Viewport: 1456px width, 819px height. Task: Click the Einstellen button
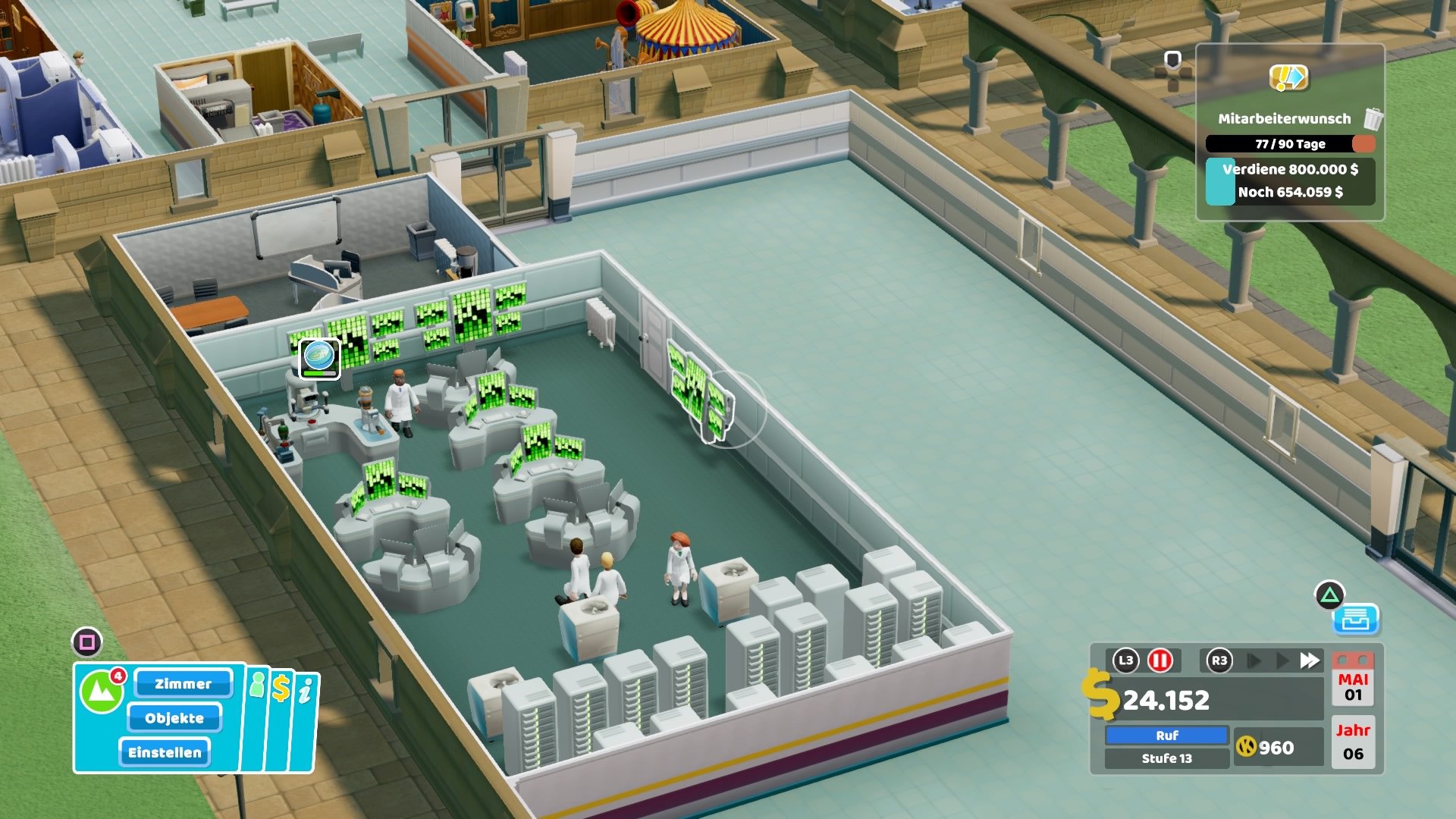pyautogui.click(x=165, y=753)
